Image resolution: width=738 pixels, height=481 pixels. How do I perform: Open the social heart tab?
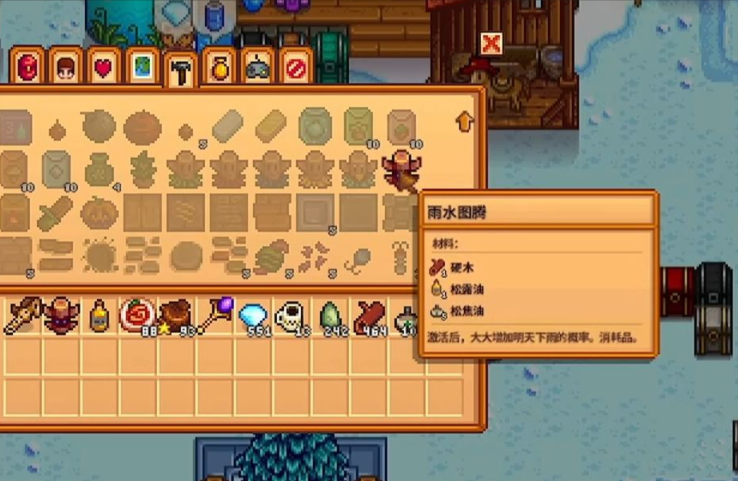(x=102, y=67)
